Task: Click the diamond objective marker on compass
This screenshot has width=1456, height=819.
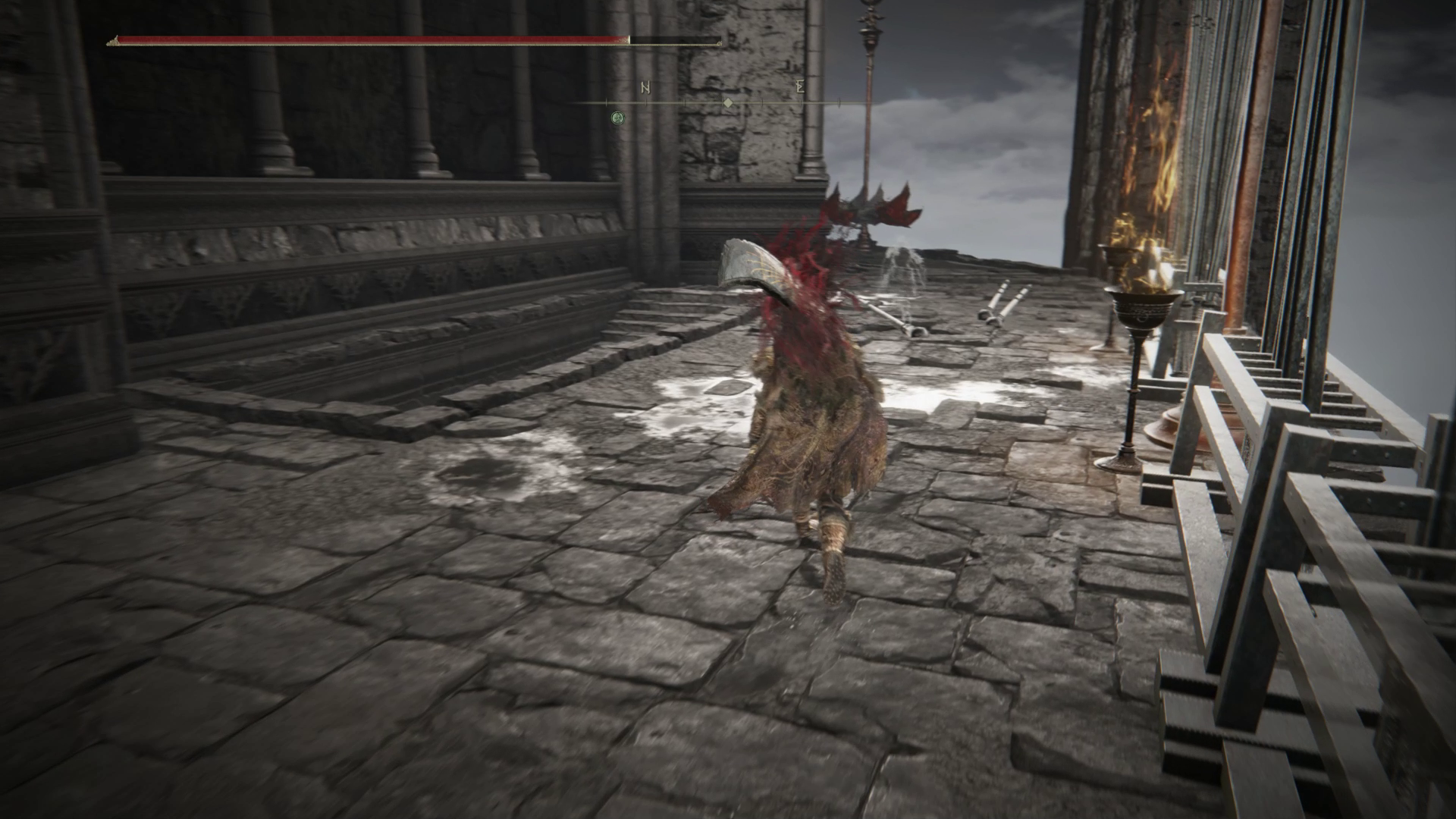Action: (x=728, y=101)
